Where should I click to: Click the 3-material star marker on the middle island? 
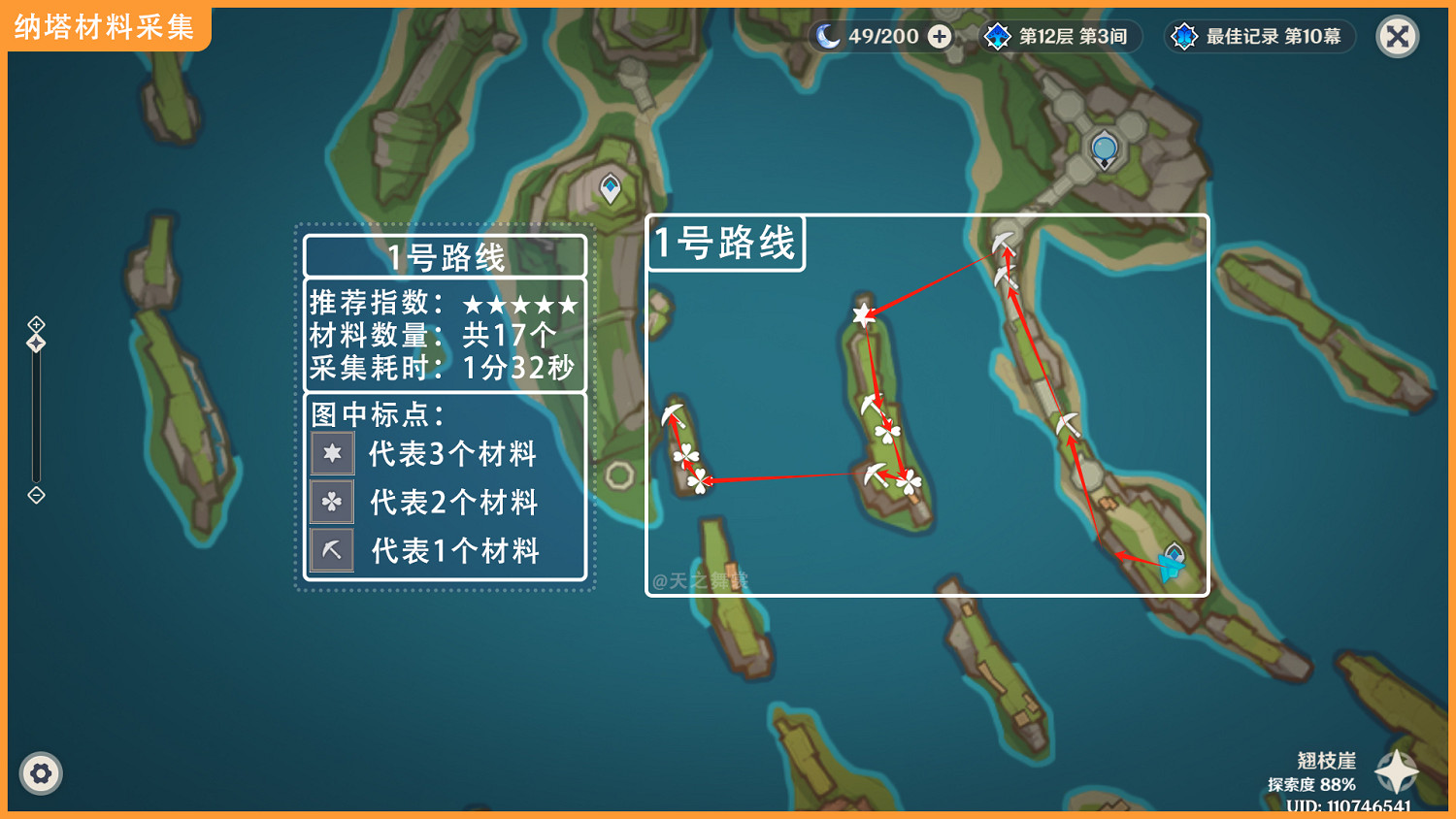863,313
